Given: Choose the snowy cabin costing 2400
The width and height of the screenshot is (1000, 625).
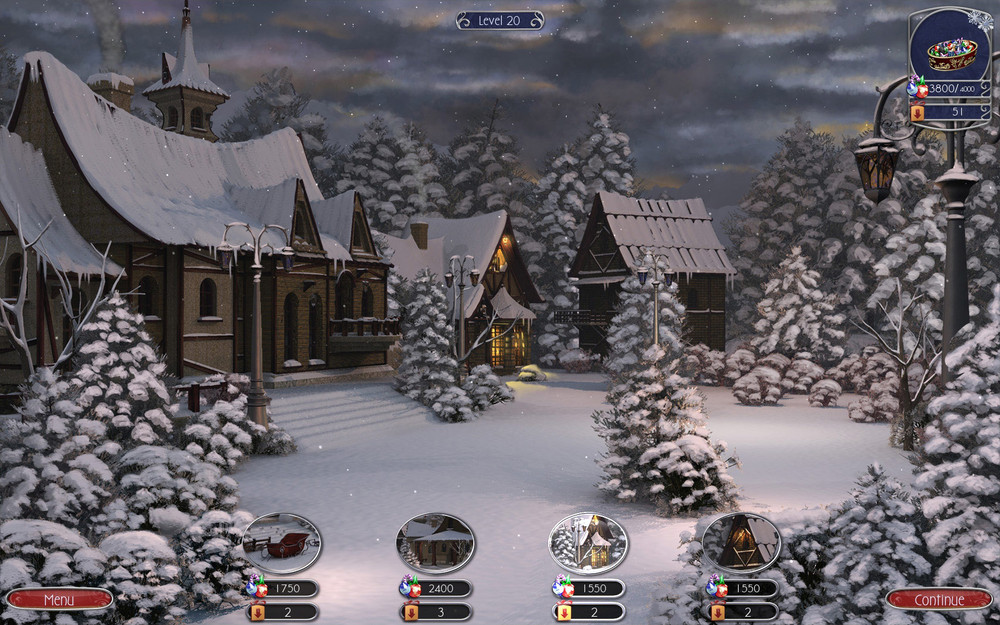Looking at the screenshot, I should pos(435,543).
